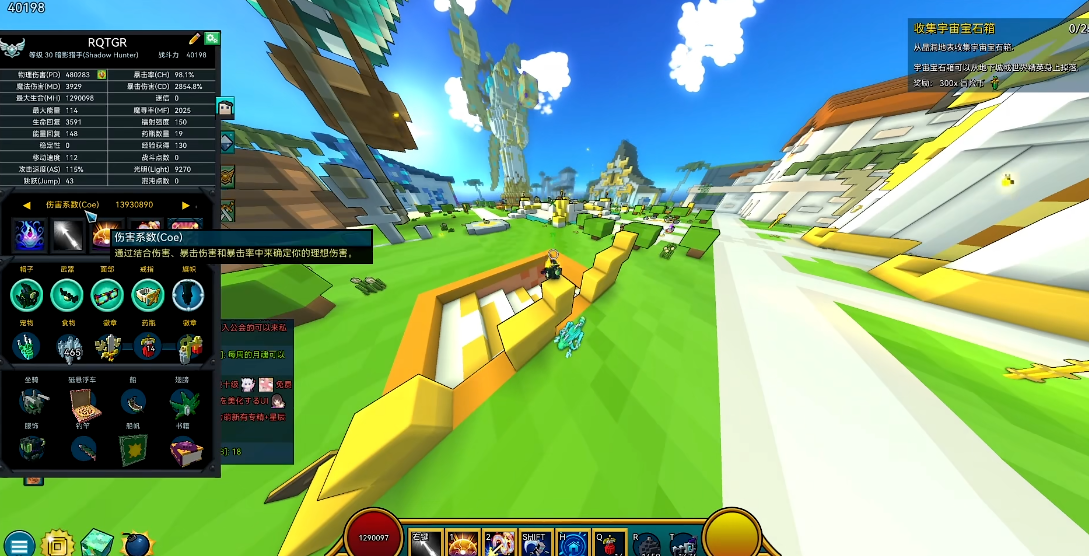1089x556 pixels.
Task: Open the teal cube icon in bottom bar
Action: pyautogui.click(x=97, y=543)
